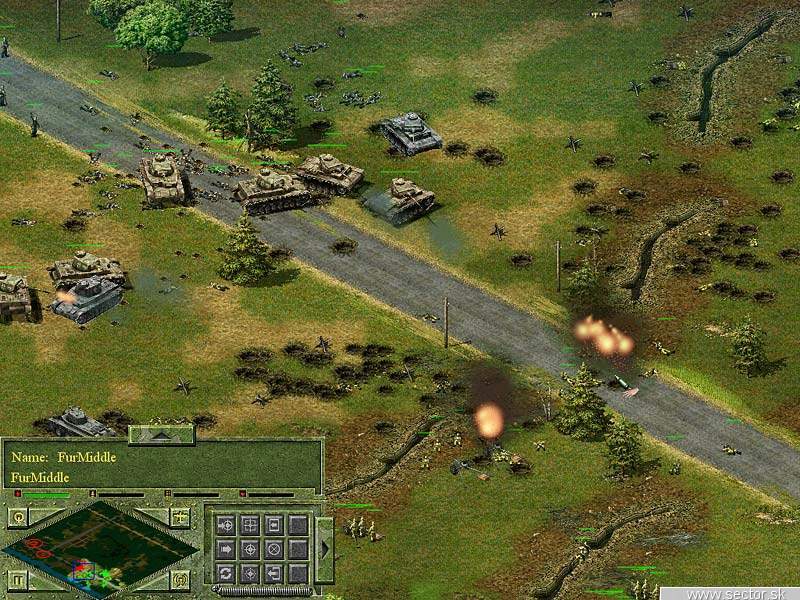
Task: Select the arrow-into-crosshair command
Action: [x=225, y=524]
